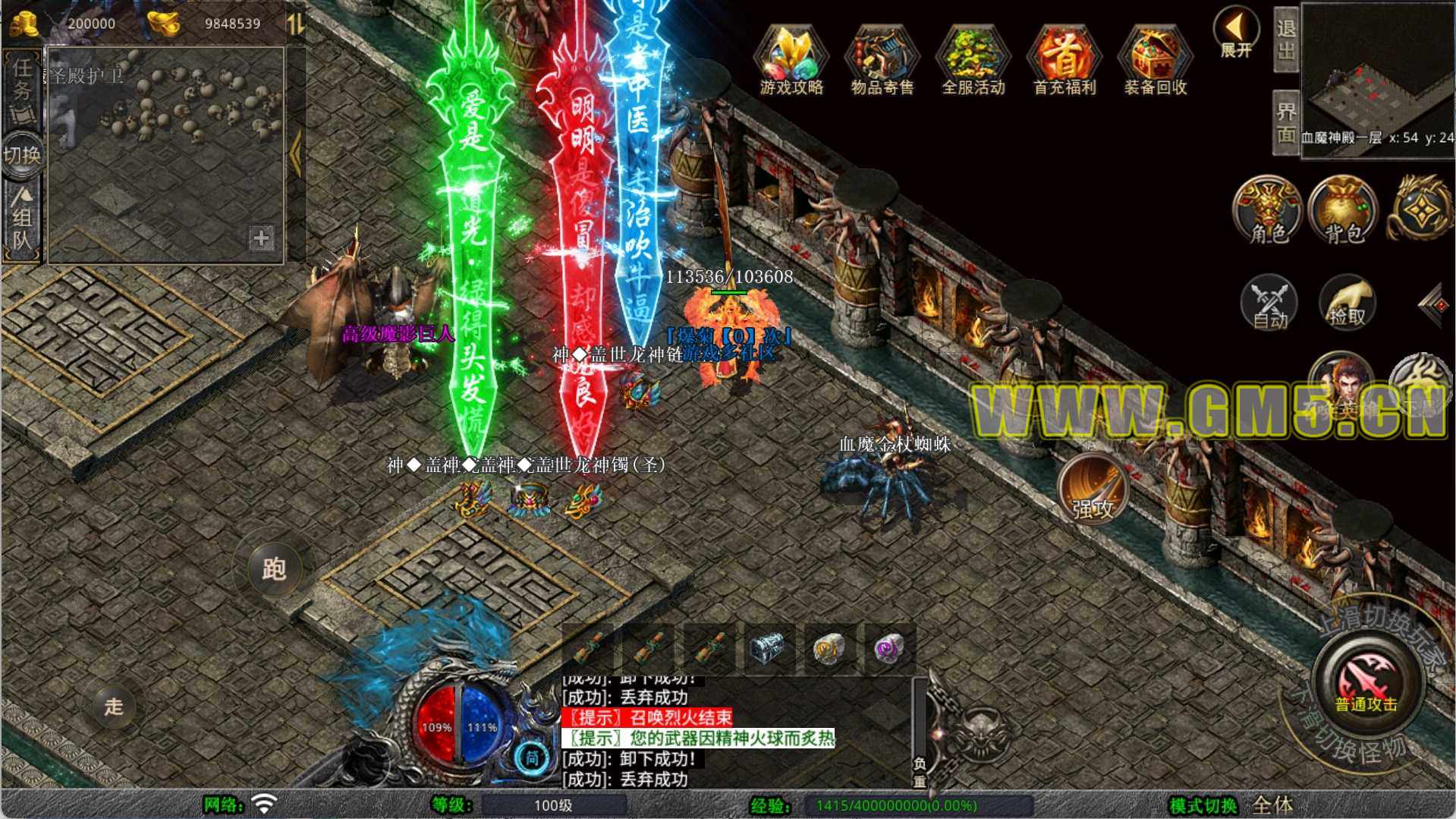Select the 走 walk movement button
Viewport: 1456px width, 819px height.
pos(114,707)
